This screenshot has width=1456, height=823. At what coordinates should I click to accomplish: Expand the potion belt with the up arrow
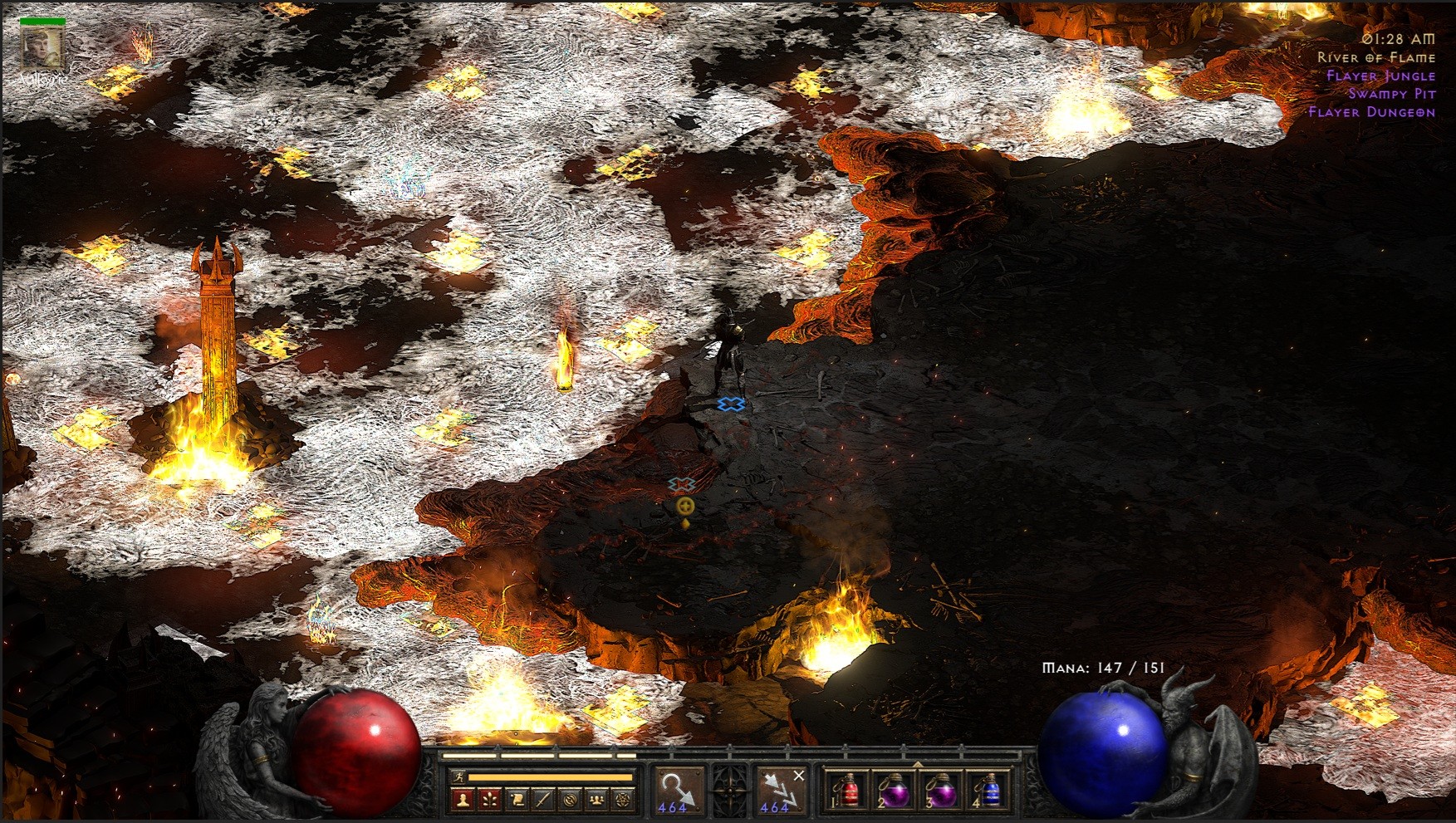click(x=918, y=764)
